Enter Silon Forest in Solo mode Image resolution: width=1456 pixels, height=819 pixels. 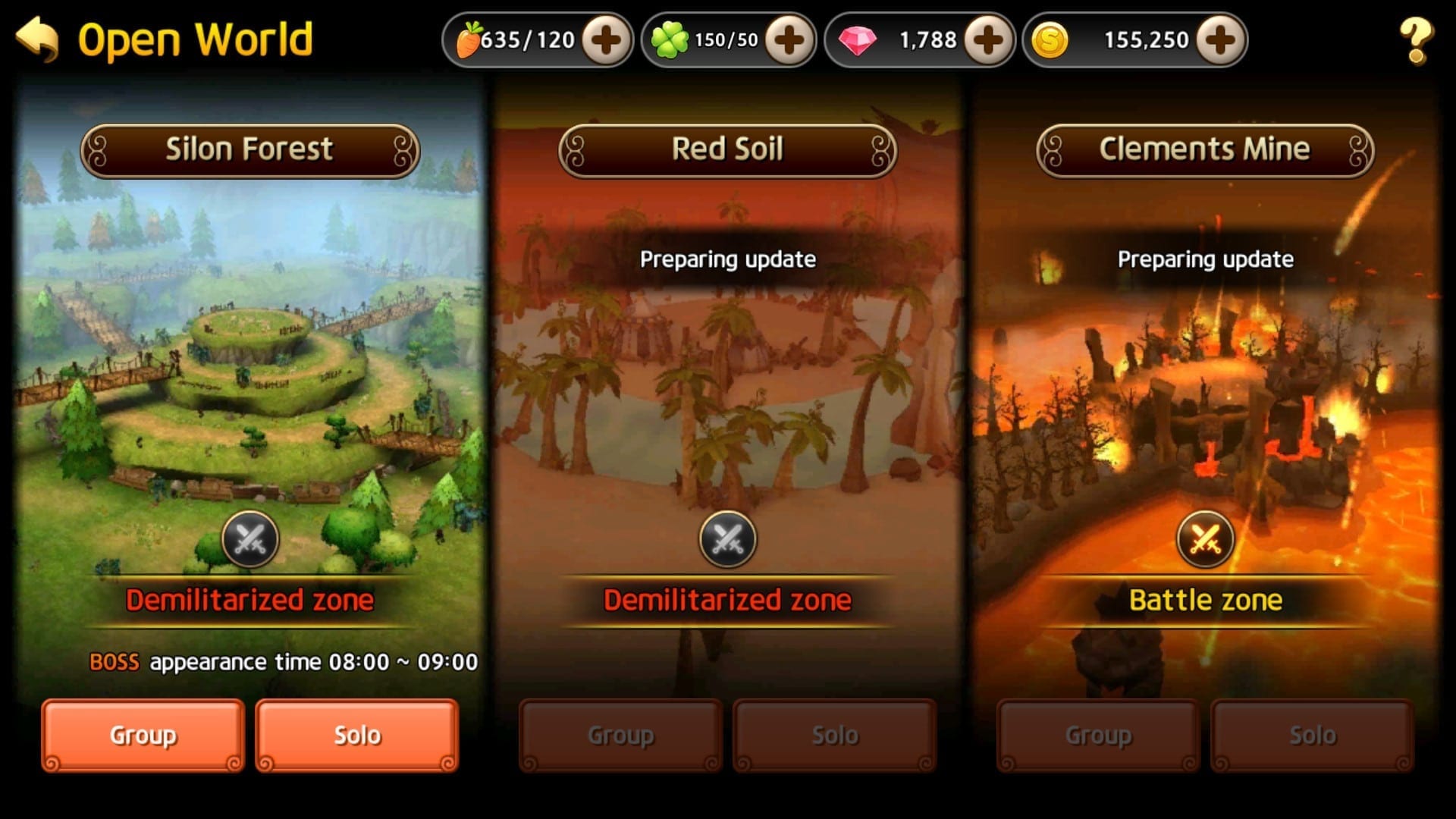(x=357, y=735)
